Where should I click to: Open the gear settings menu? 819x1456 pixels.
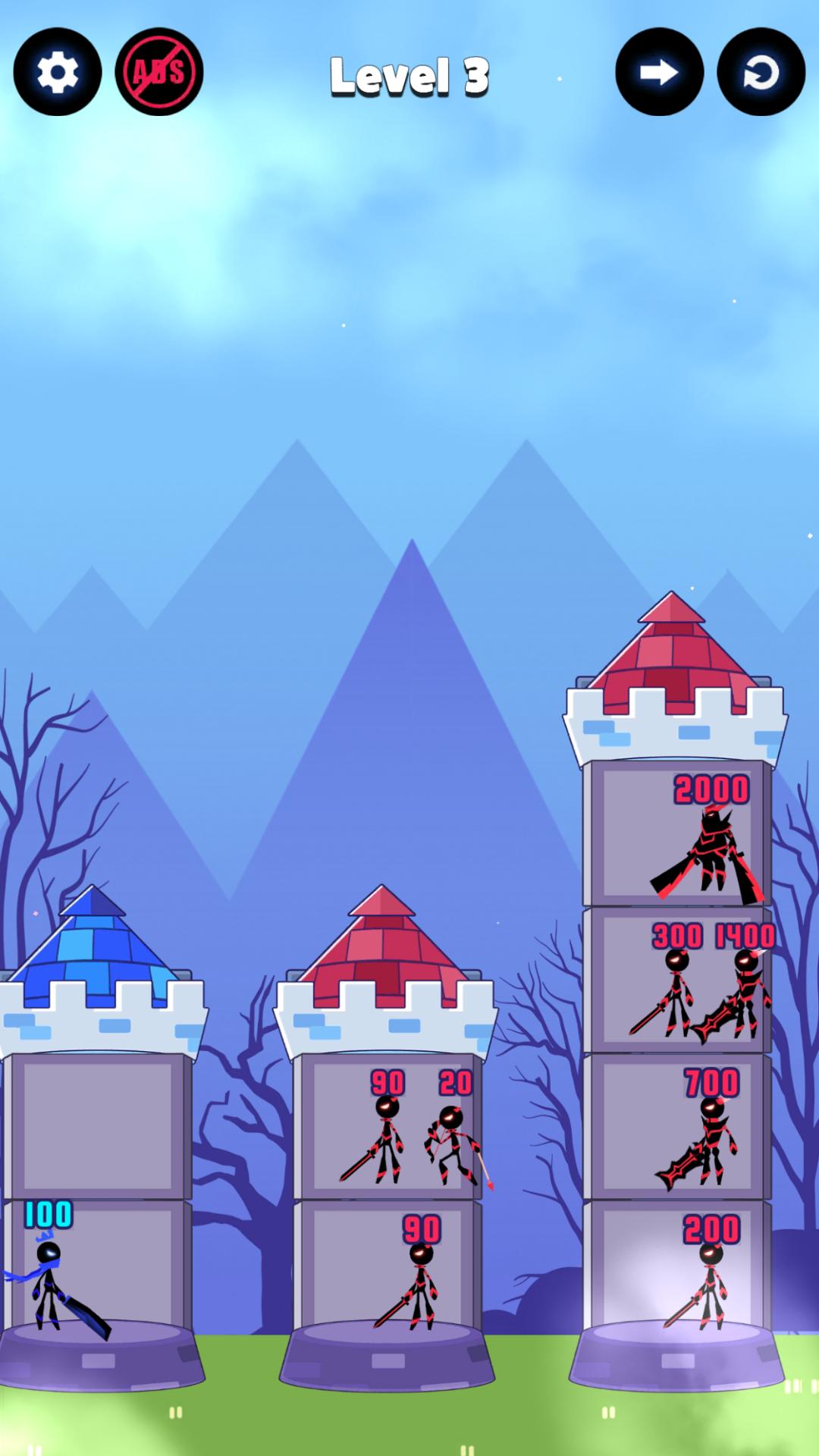(x=58, y=72)
